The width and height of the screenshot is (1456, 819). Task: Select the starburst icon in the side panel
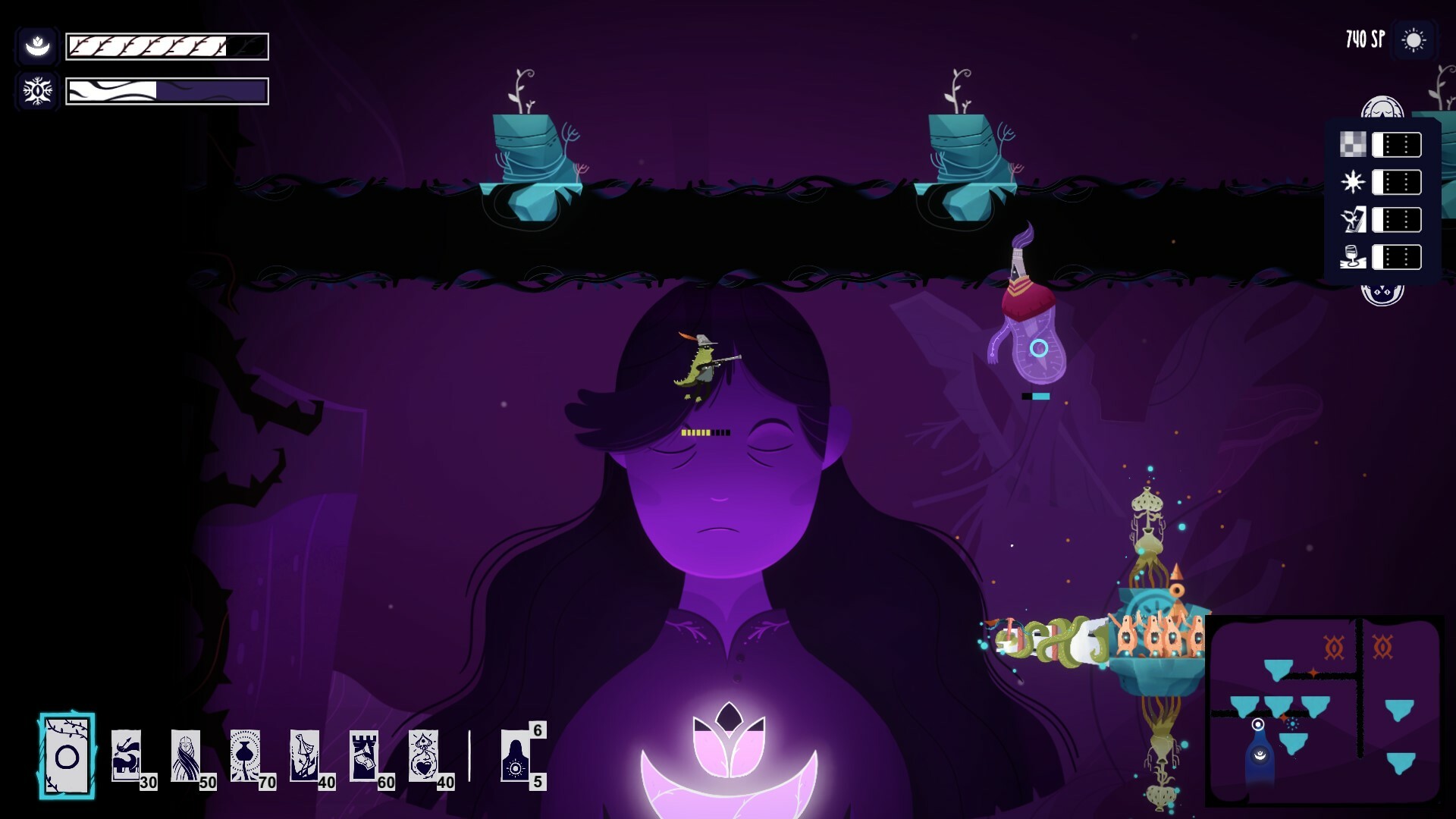pyautogui.click(x=1352, y=182)
